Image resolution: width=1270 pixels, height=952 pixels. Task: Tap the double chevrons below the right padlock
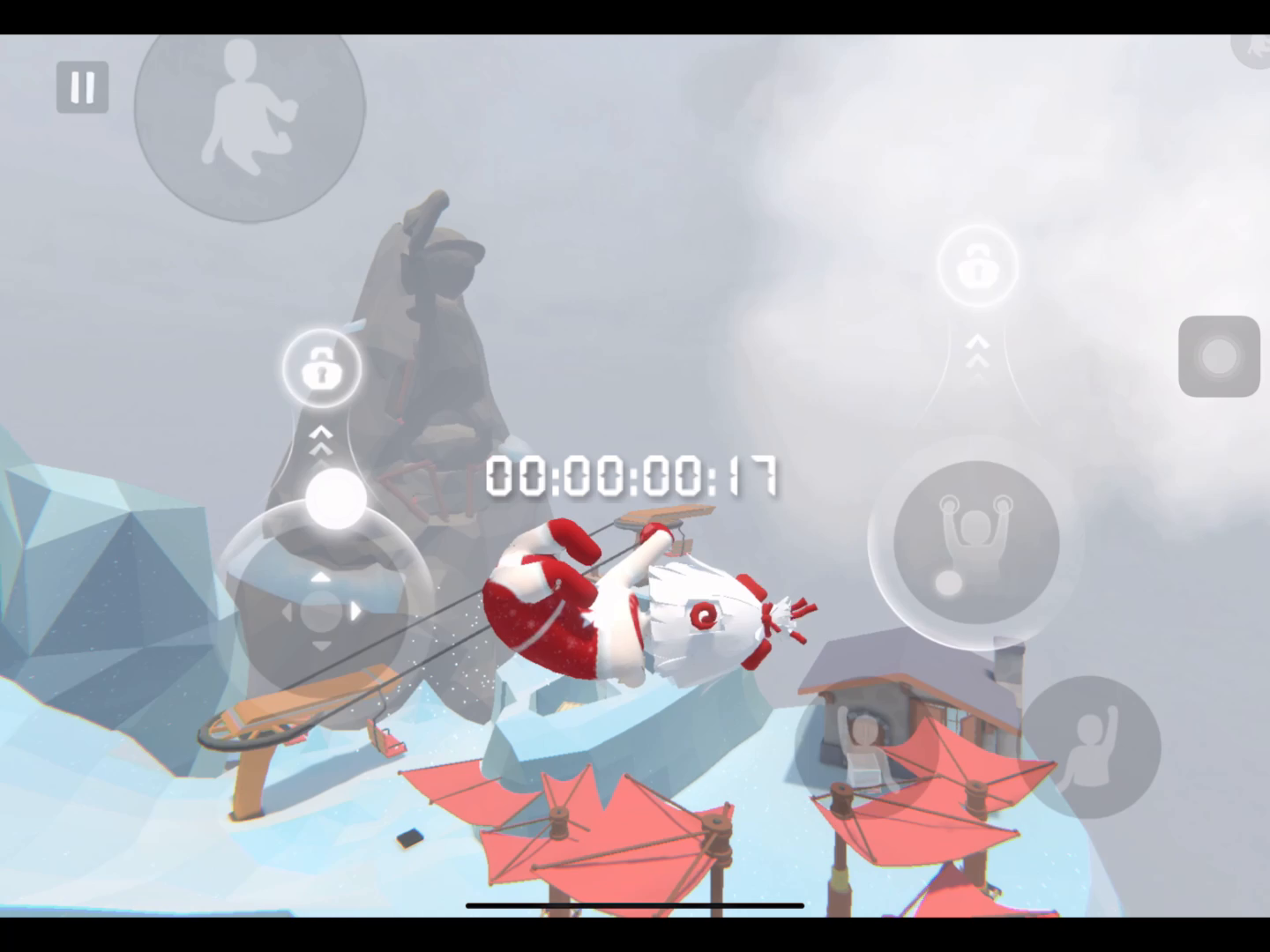(977, 353)
